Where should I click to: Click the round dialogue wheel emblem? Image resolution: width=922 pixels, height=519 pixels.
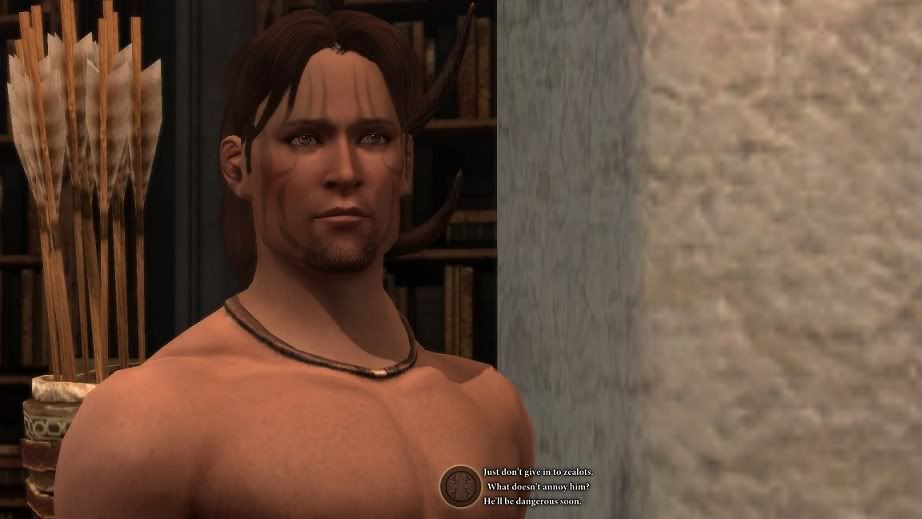[x=461, y=486]
